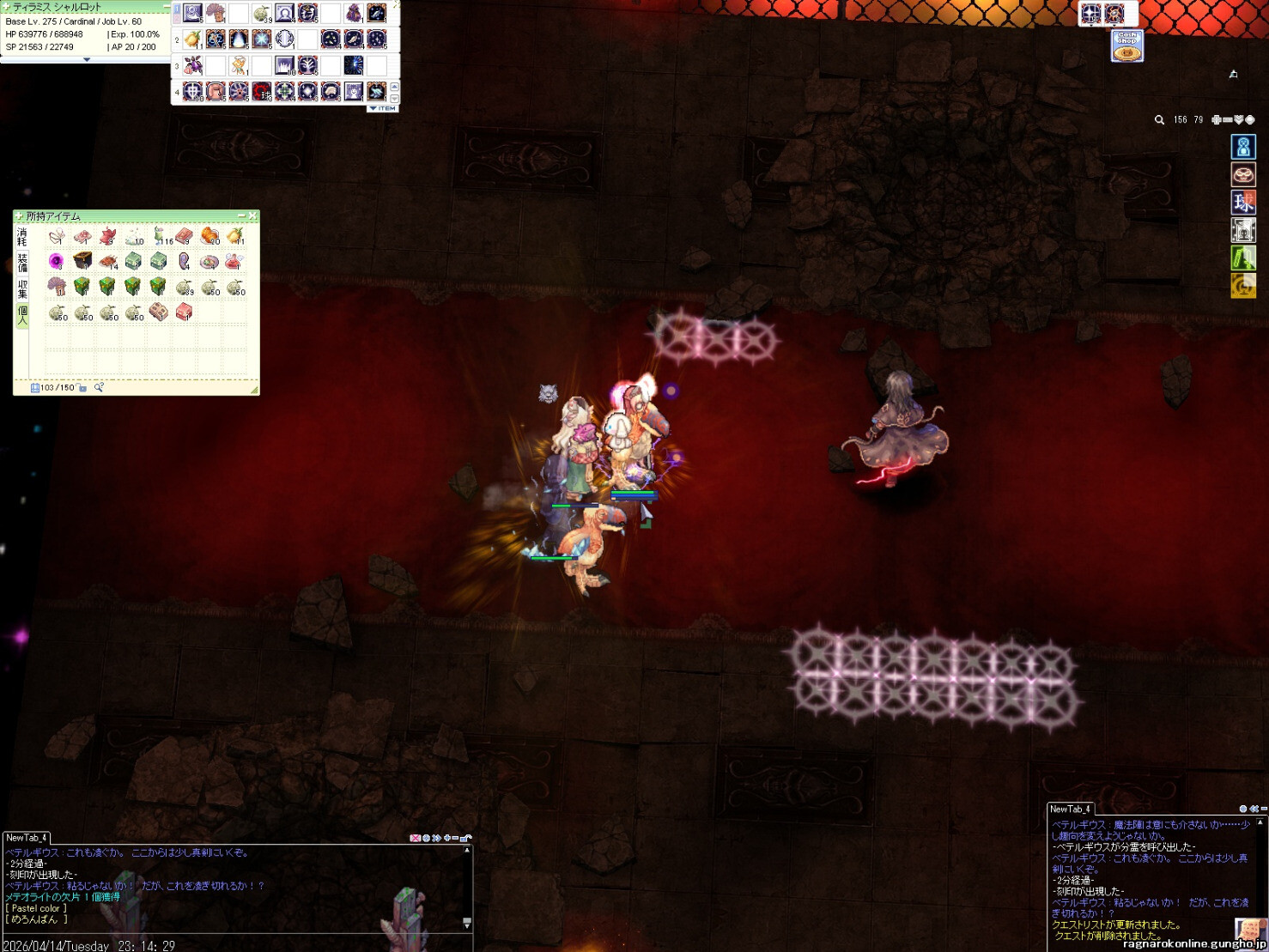The height and width of the screenshot is (952, 1269).
Task: Expand the character status window arrow
Action: pyautogui.click(x=86, y=60)
